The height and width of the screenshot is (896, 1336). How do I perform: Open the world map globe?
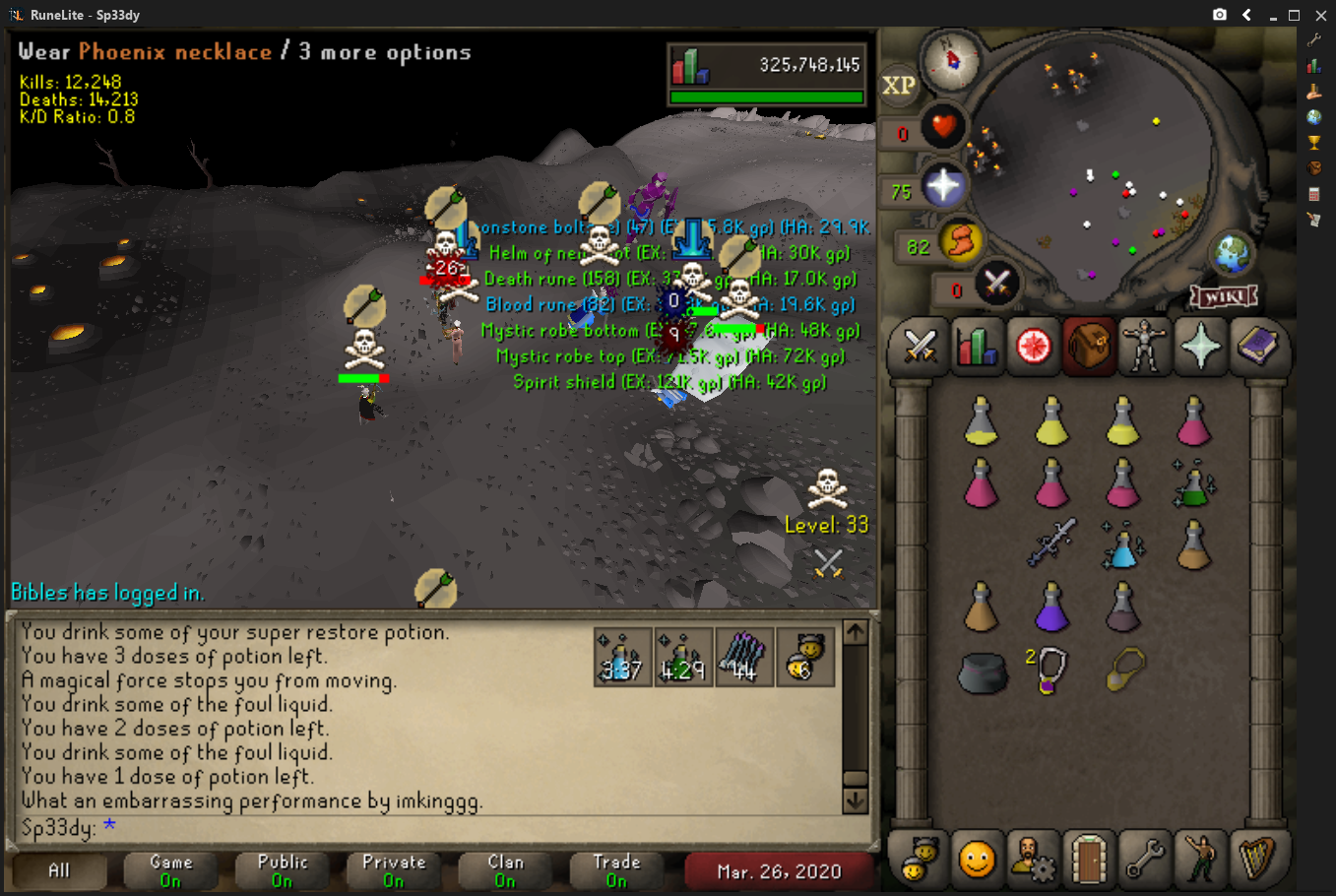(1232, 254)
